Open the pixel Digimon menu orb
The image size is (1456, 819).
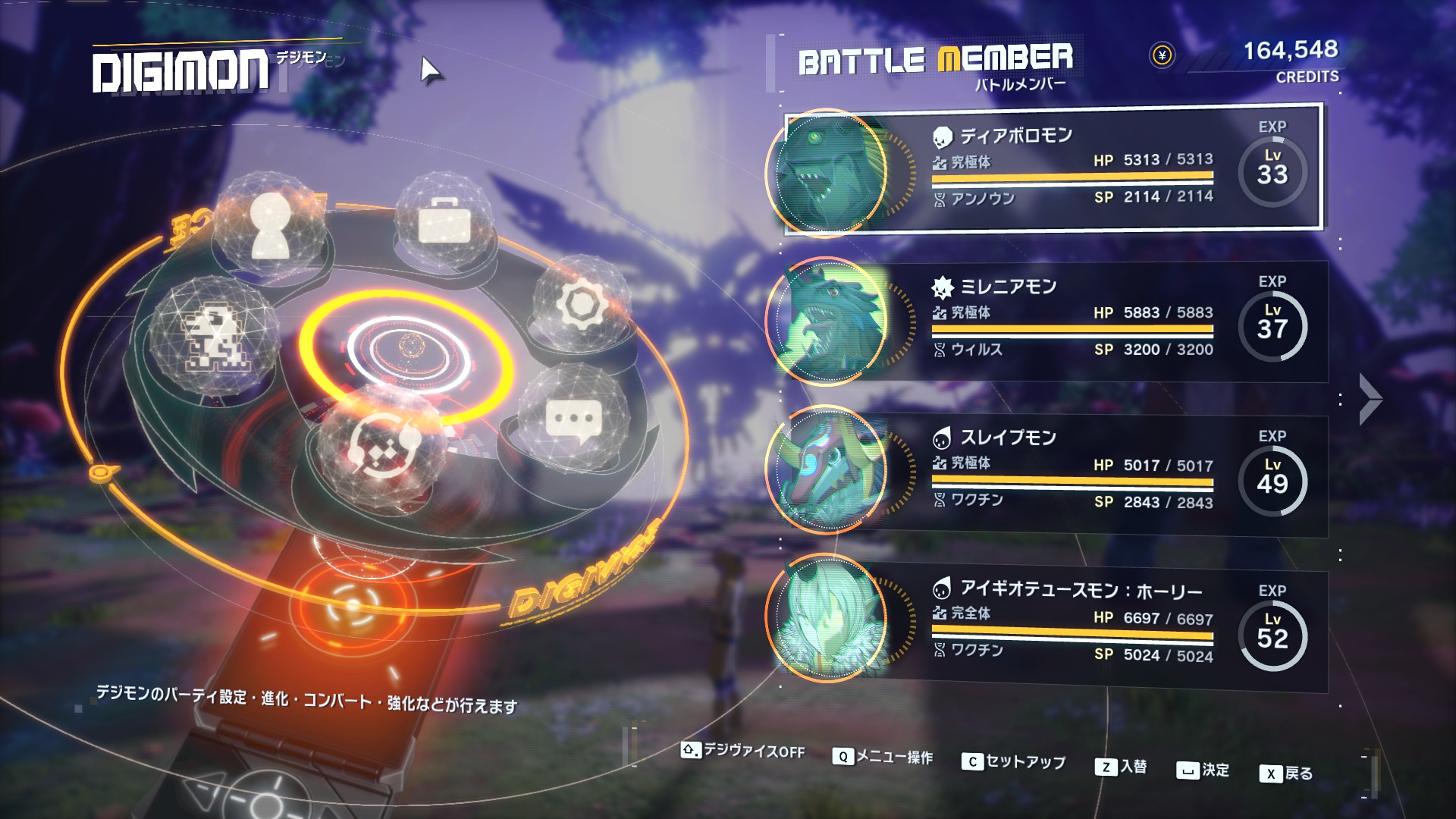214,337
